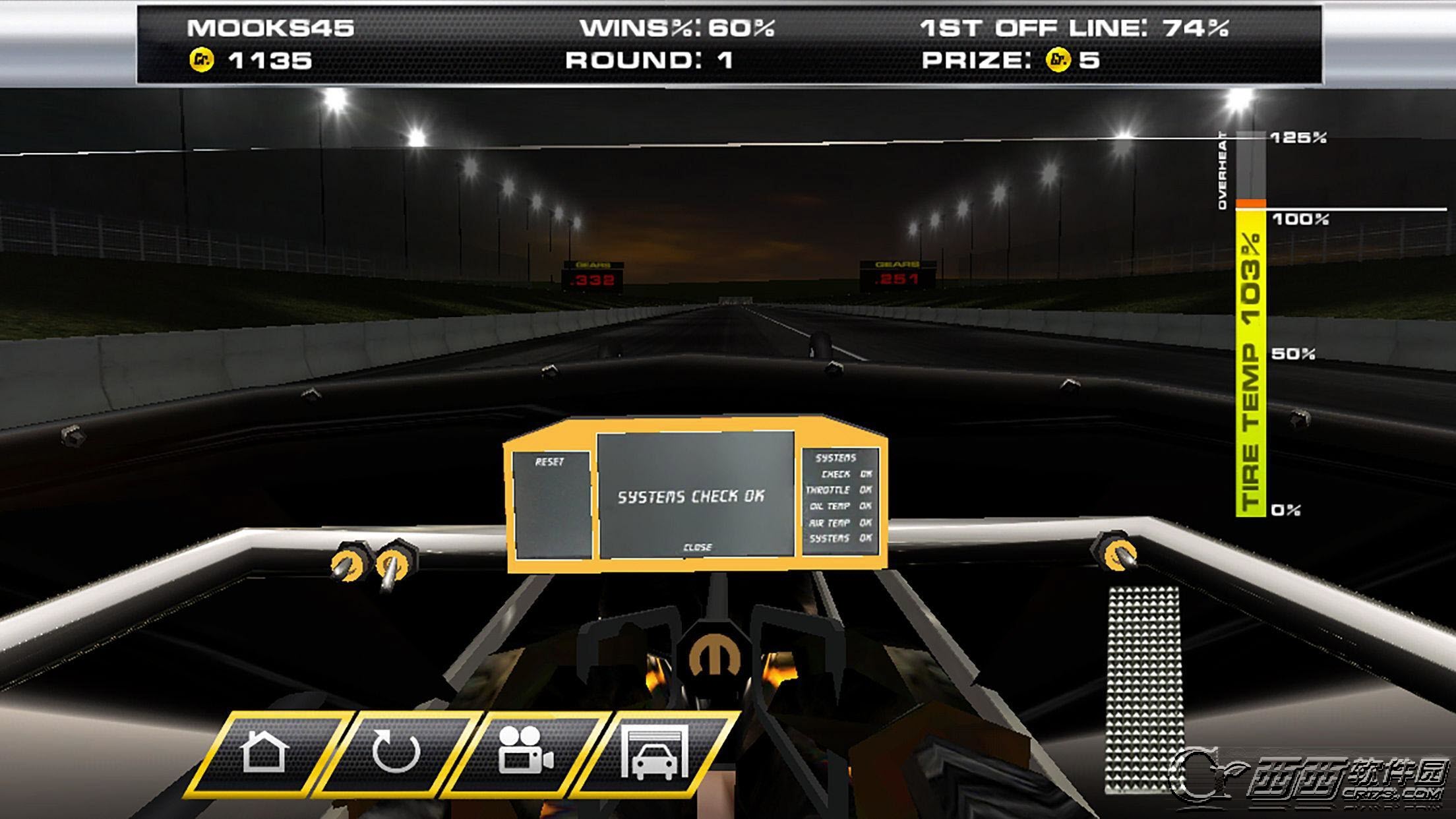
Task: Select the MOOKS45 player name
Action: (x=272, y=28)
